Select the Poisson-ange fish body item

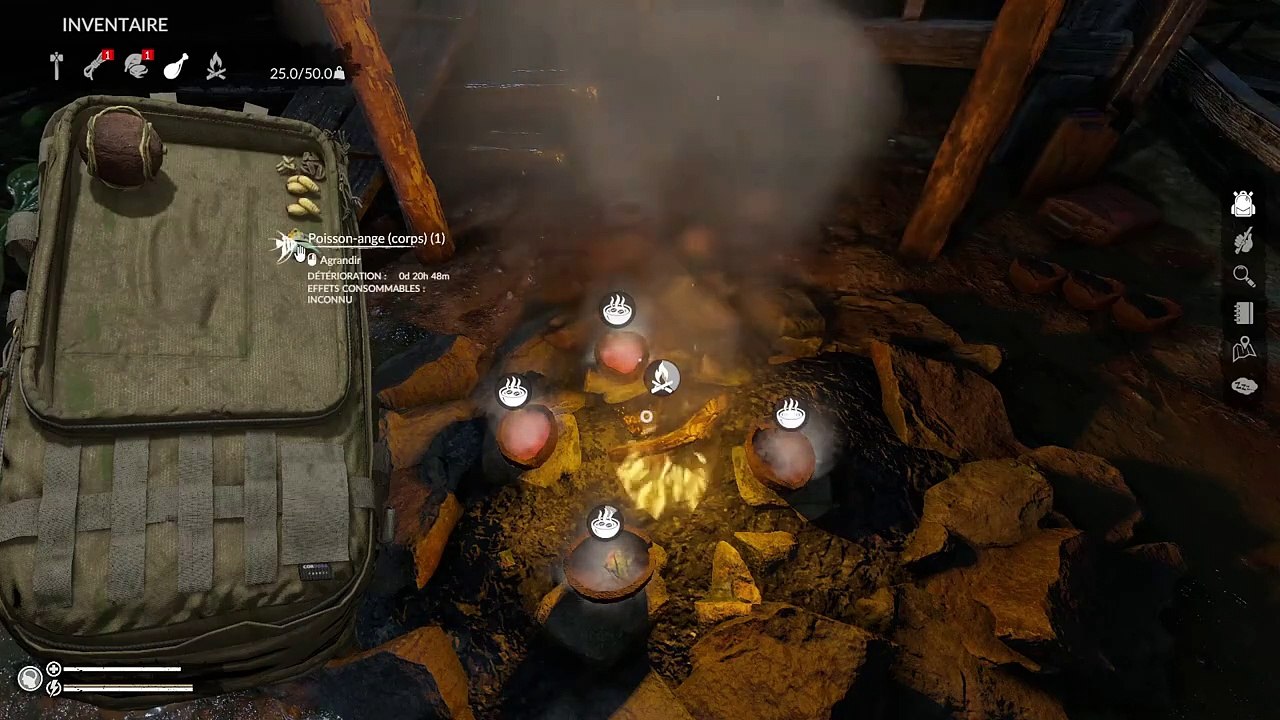click(x=290, y=245)
